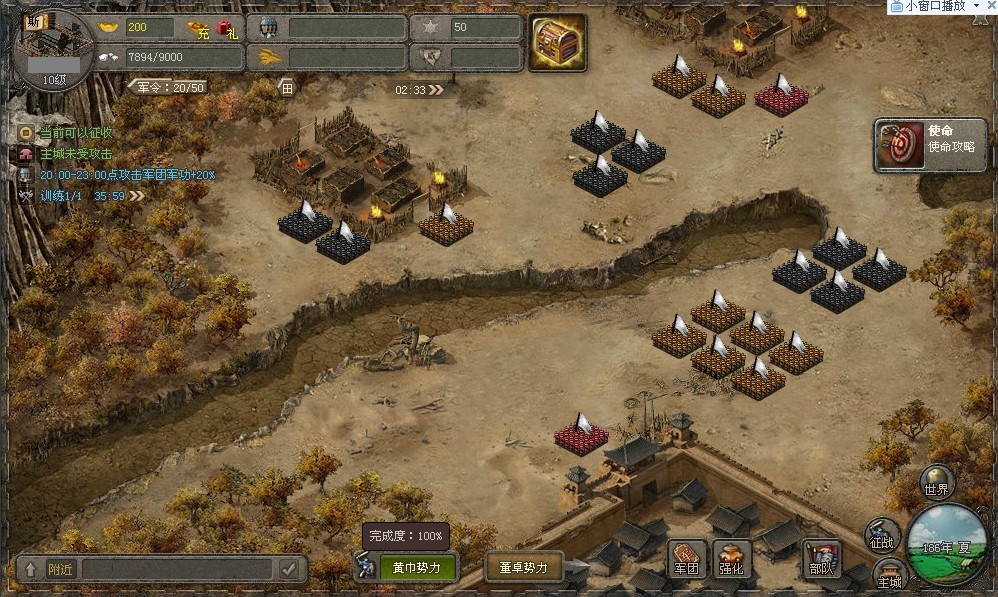Return to the 主城 main city
This screenshot has height=597, width=998.
click(889, 574)
